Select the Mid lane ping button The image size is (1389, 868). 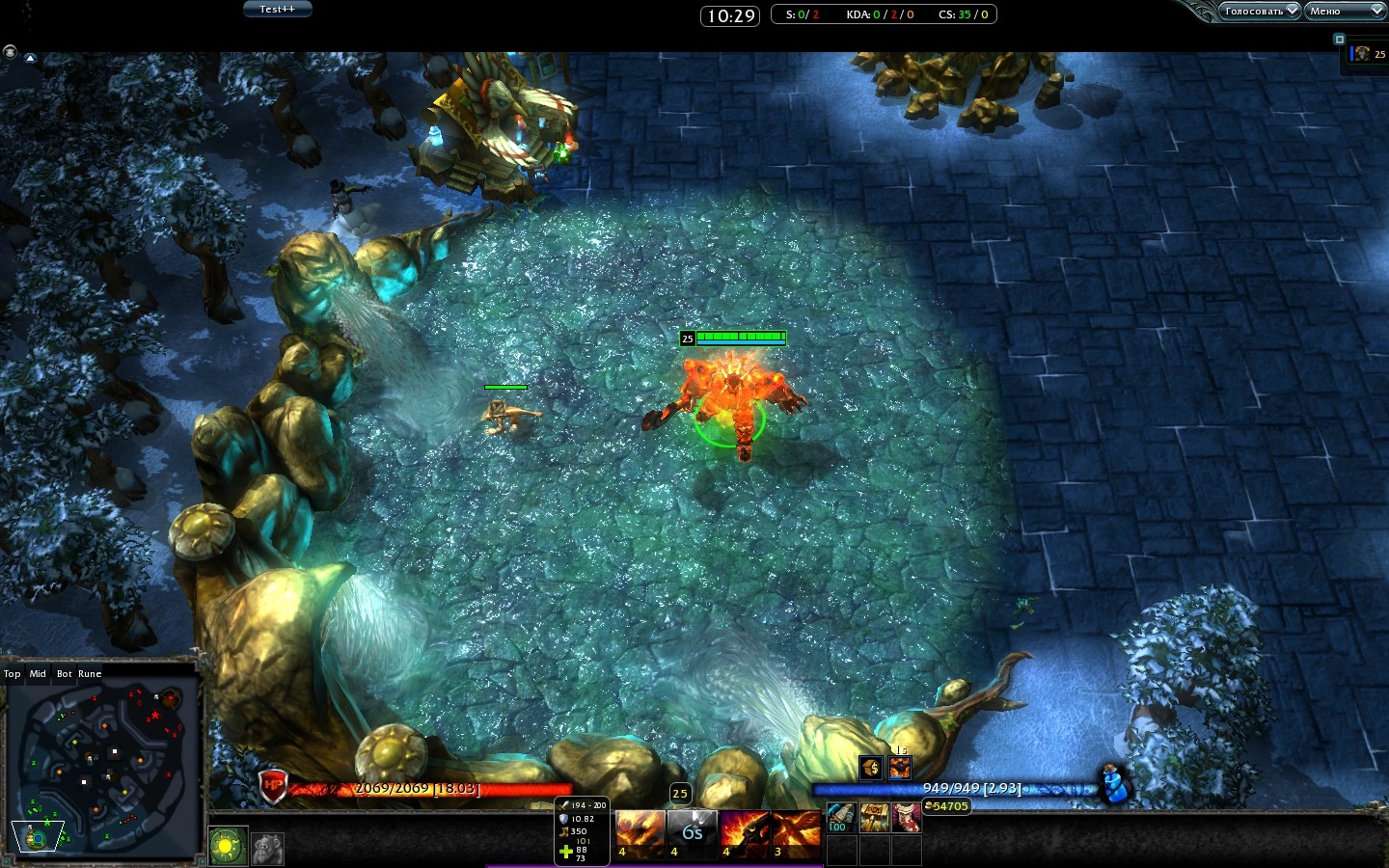pos(38,674)
